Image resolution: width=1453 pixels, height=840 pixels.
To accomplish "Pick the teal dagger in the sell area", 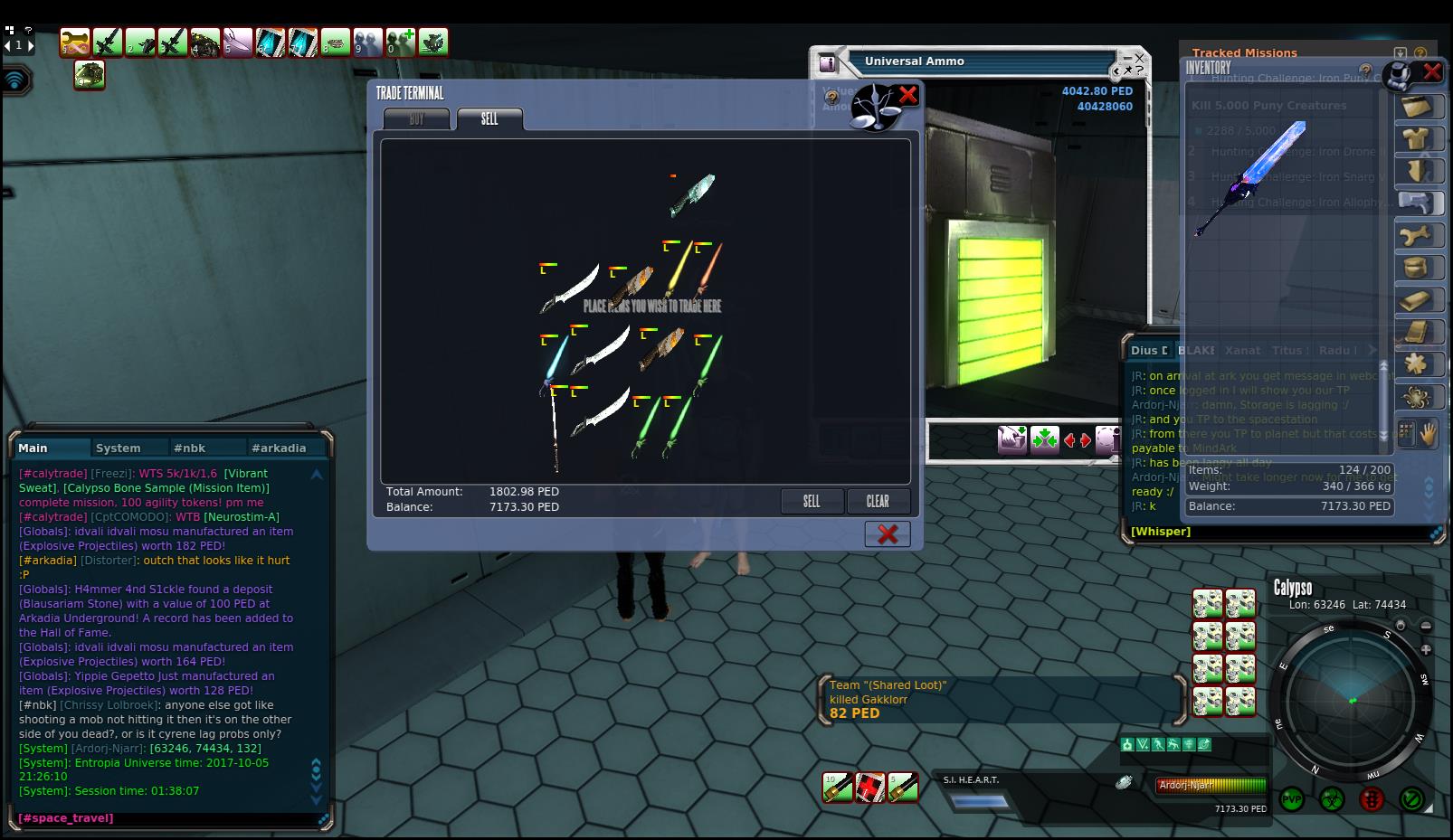I will (x=694, y=193).
